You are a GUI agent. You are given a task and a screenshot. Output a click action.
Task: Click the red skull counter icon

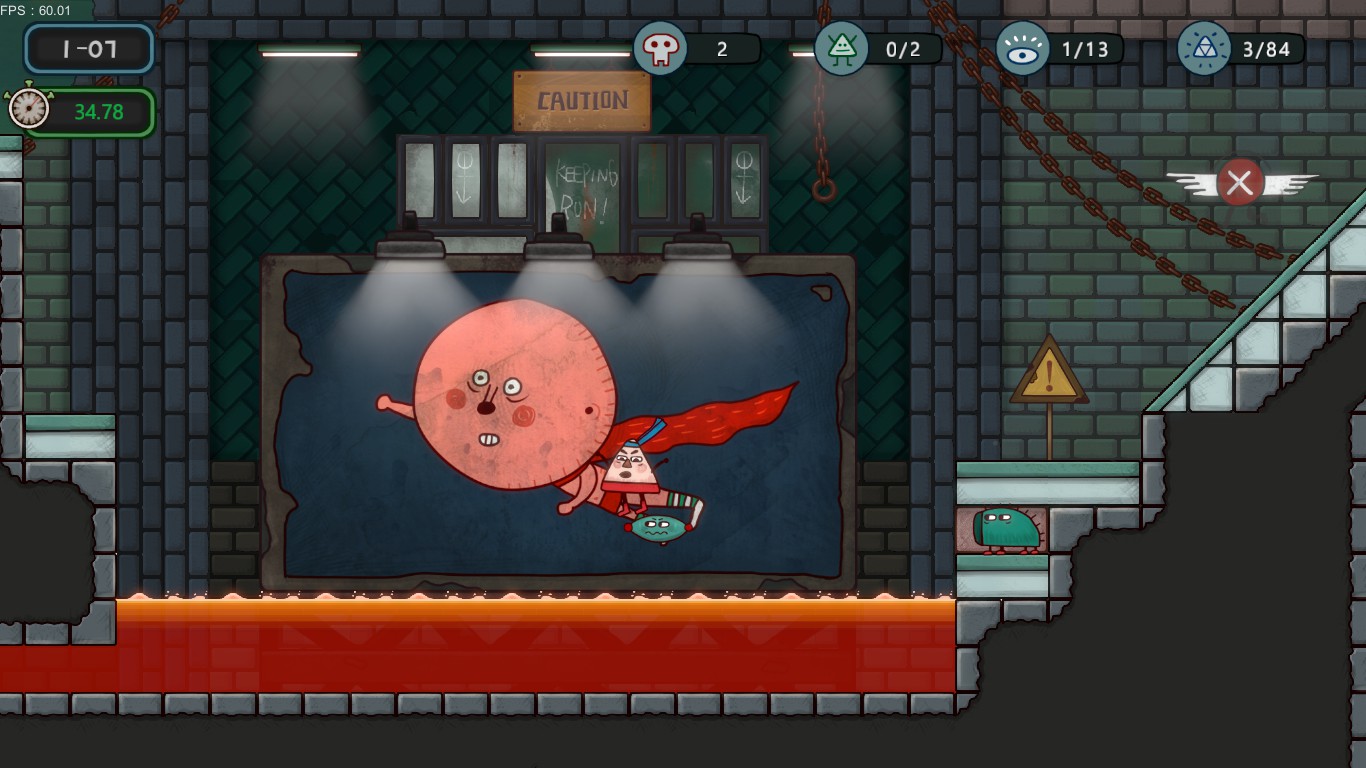tap(661, 49)
